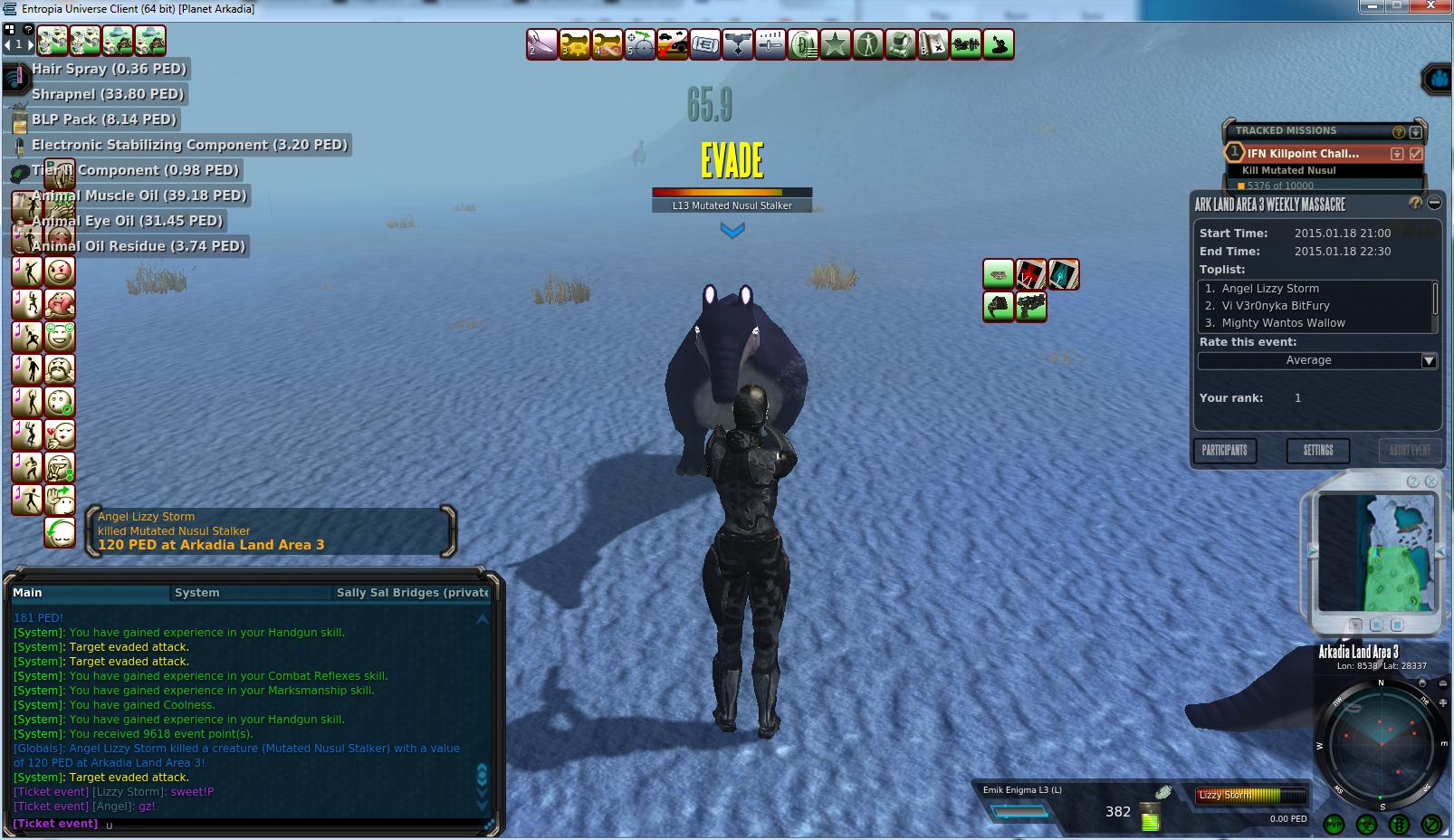Activate the double gold wrench repair icon
The image size is (1454, 840).
(x=575, y=44)
